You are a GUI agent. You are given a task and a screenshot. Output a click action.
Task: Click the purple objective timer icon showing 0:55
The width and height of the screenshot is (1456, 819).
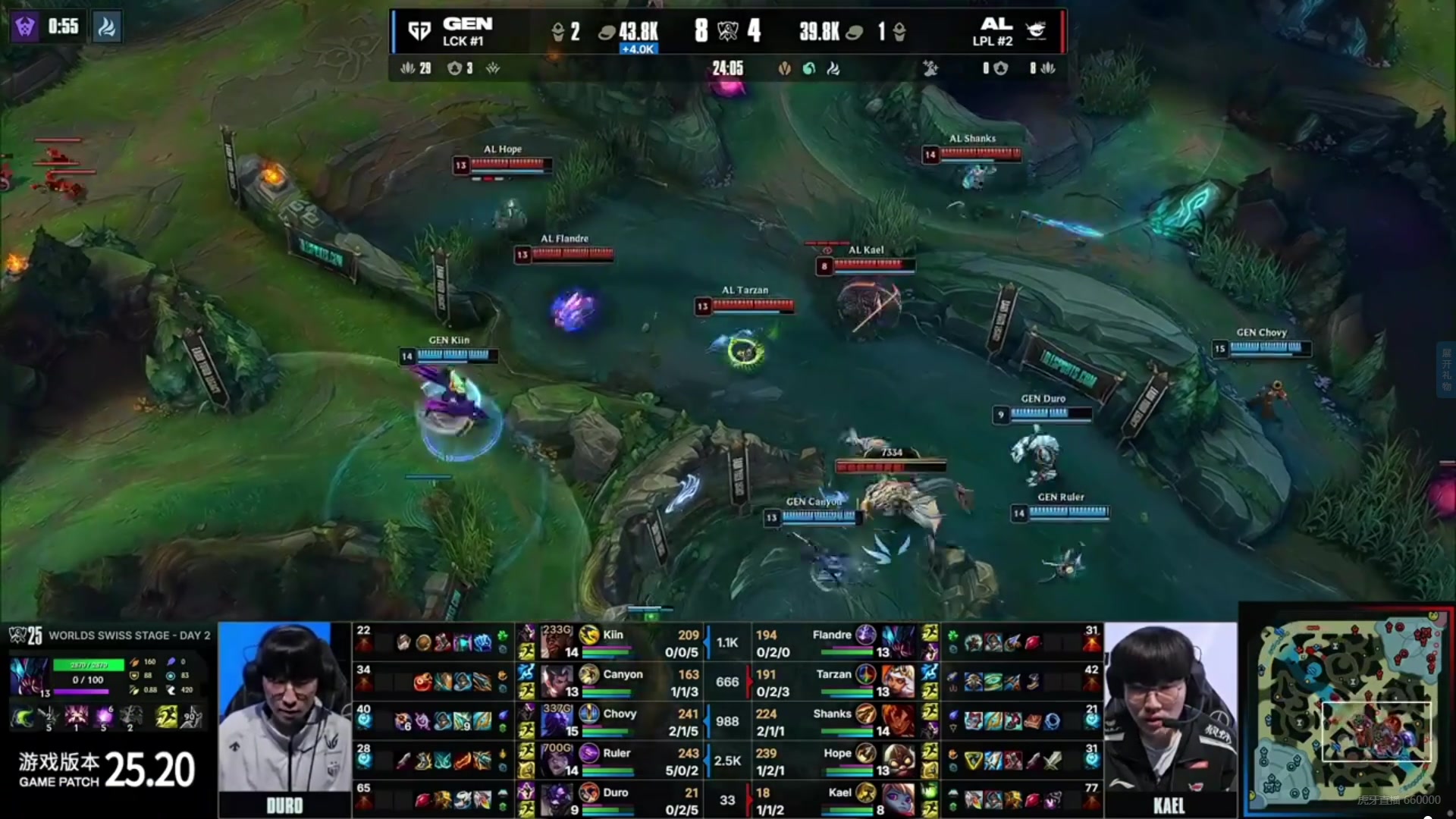click(25, 27)
